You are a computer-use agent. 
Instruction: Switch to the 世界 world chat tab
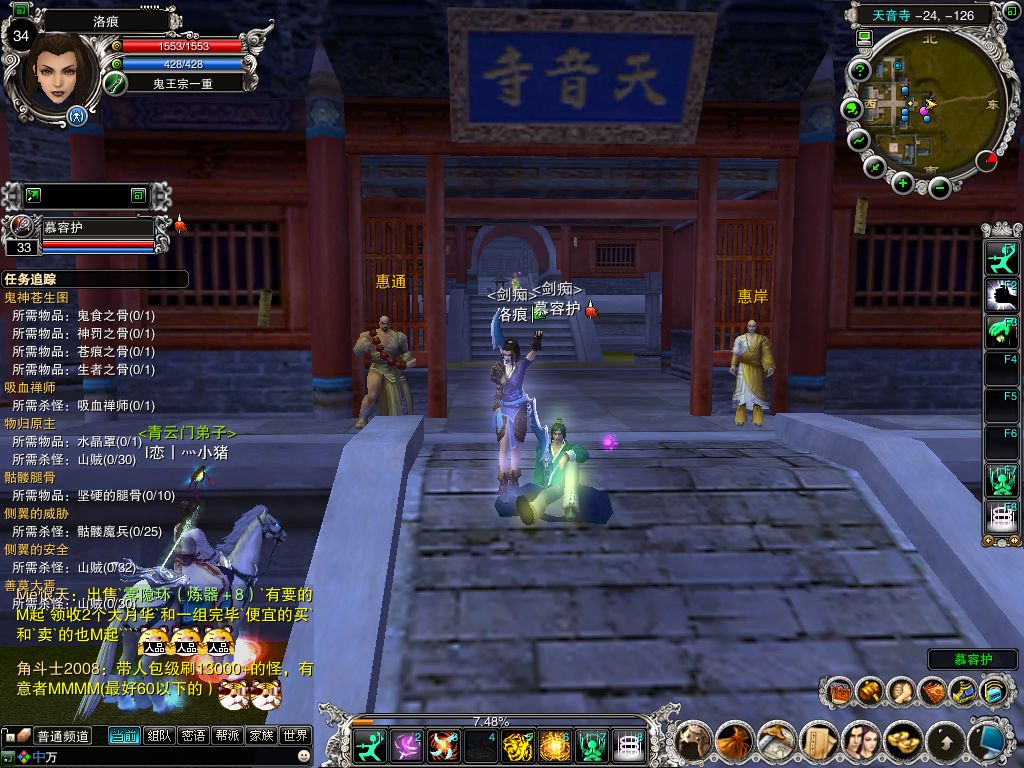click(x=294, y=736)
